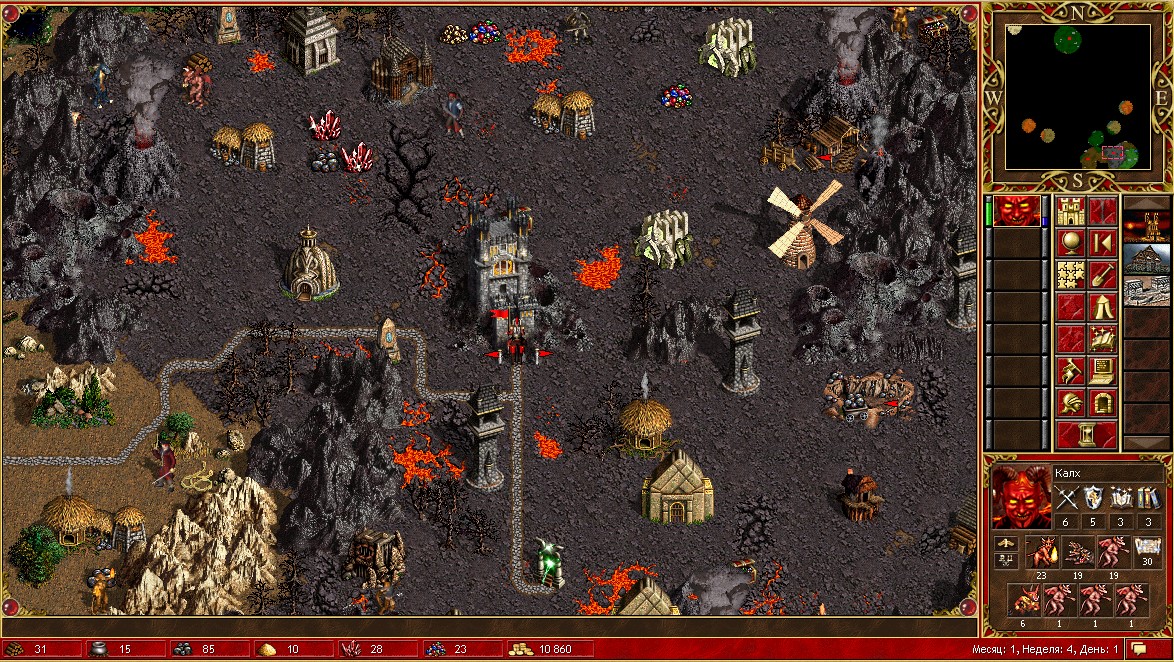Click the gold arrow-and-bar button

[x=1102, y=242]
